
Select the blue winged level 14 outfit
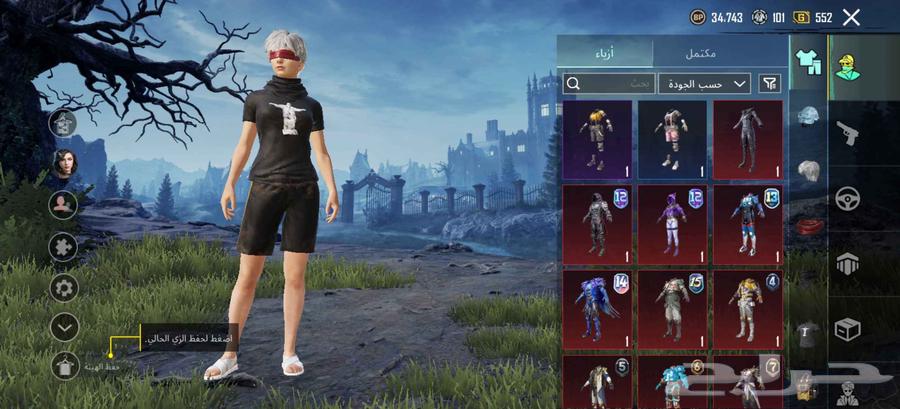click(x=598, y=307)
